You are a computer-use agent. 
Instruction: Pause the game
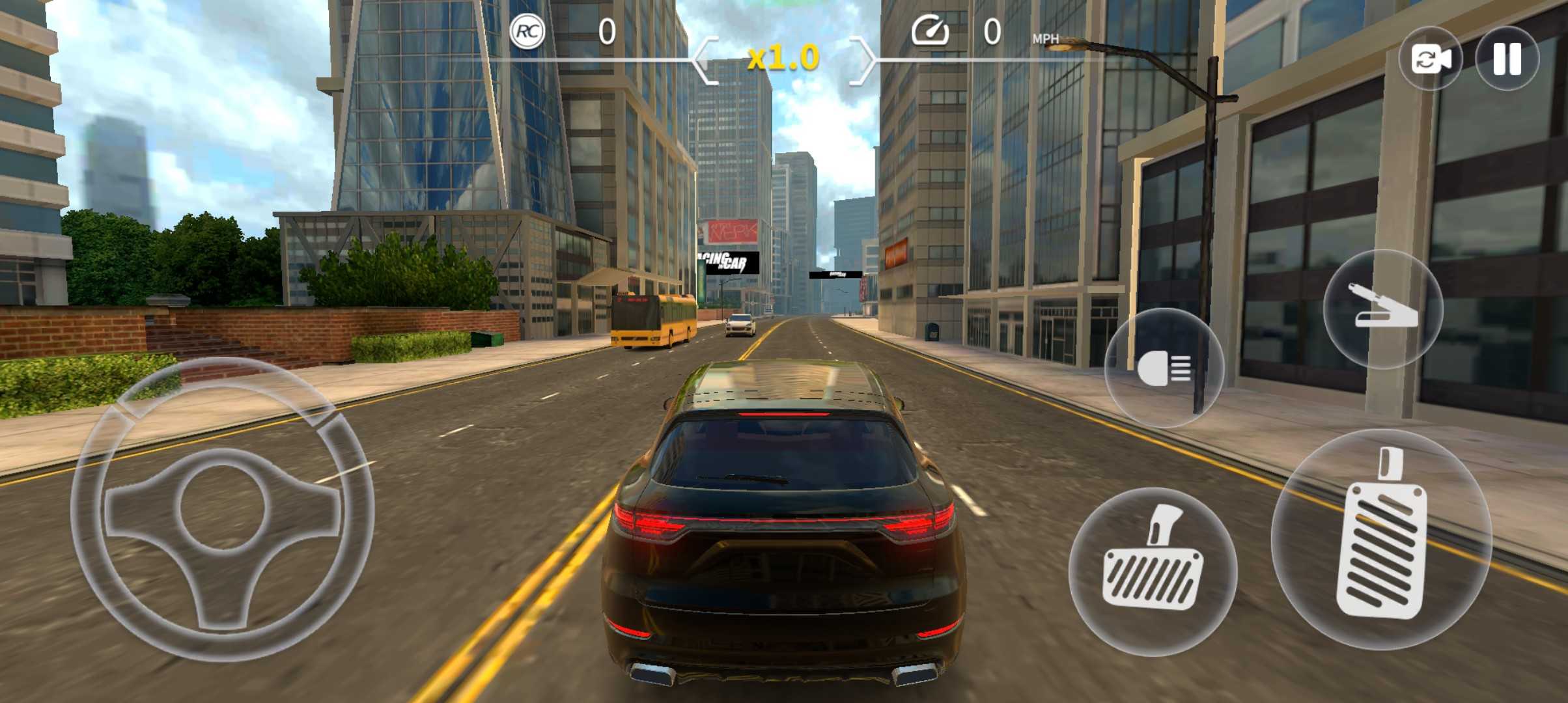1507,59
